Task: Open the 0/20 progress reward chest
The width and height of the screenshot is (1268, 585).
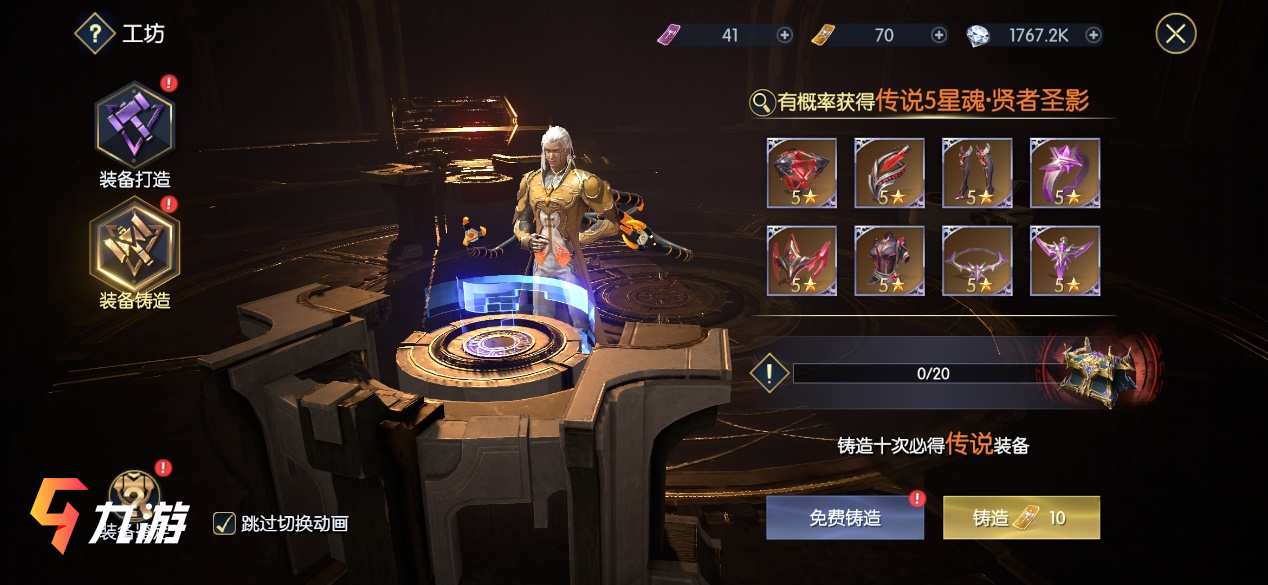Action: (x=1097, y=372)
